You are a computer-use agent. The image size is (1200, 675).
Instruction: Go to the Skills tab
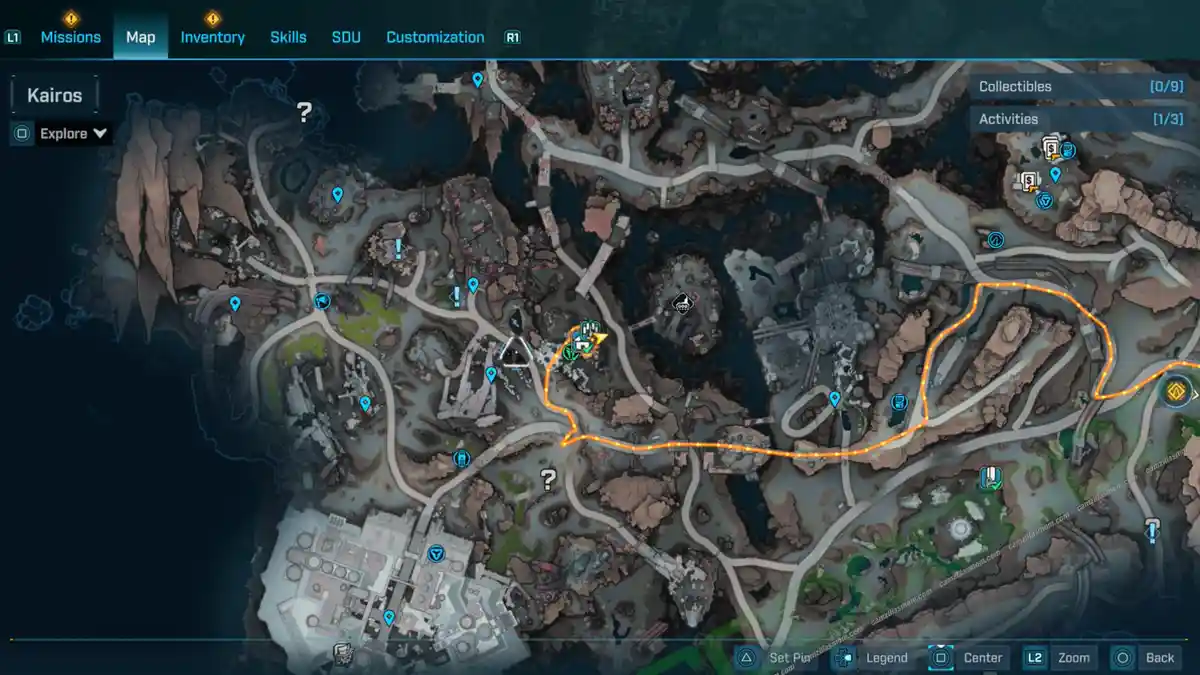(x=288, y=37)
